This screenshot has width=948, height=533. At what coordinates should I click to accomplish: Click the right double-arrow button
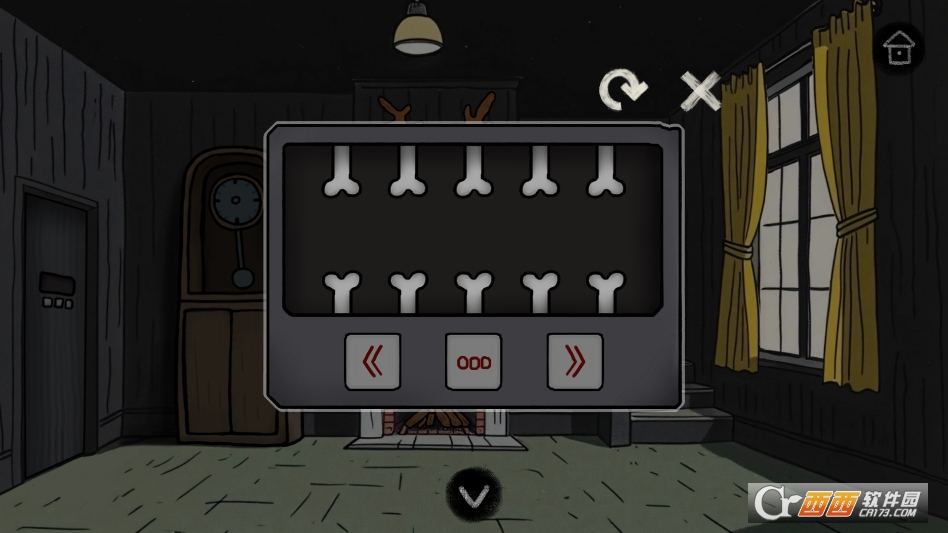coord(575,361)
